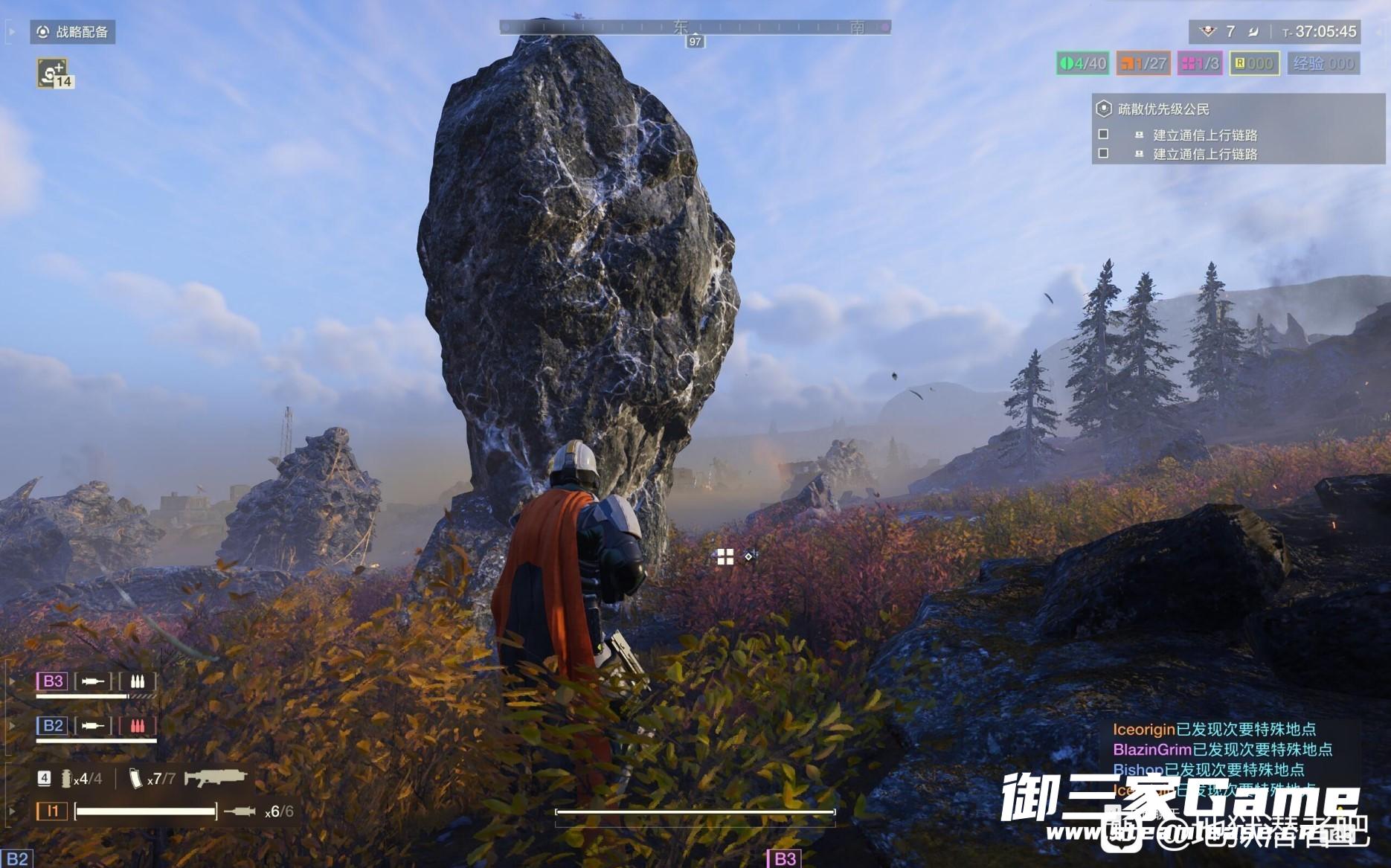The width and height of the screenshot is (1391, 868).
Task: Click the orange rare samples counter
Action: click(1143, 63)
